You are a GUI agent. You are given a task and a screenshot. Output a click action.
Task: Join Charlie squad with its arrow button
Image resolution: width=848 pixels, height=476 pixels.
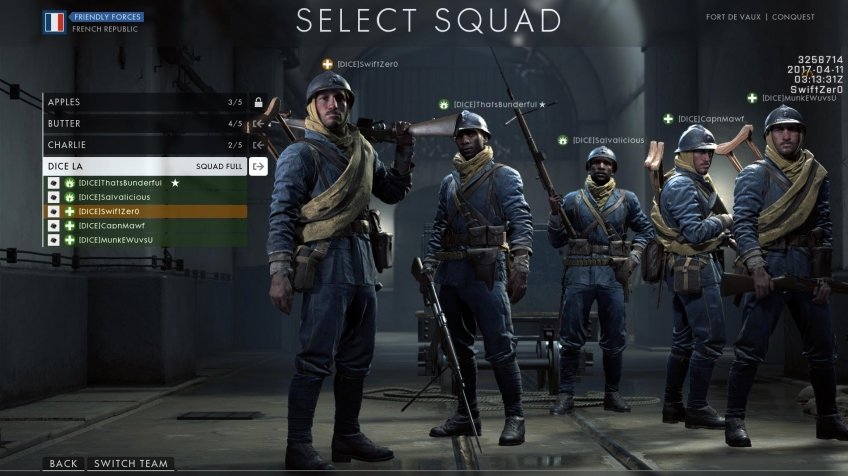[258, 145]
